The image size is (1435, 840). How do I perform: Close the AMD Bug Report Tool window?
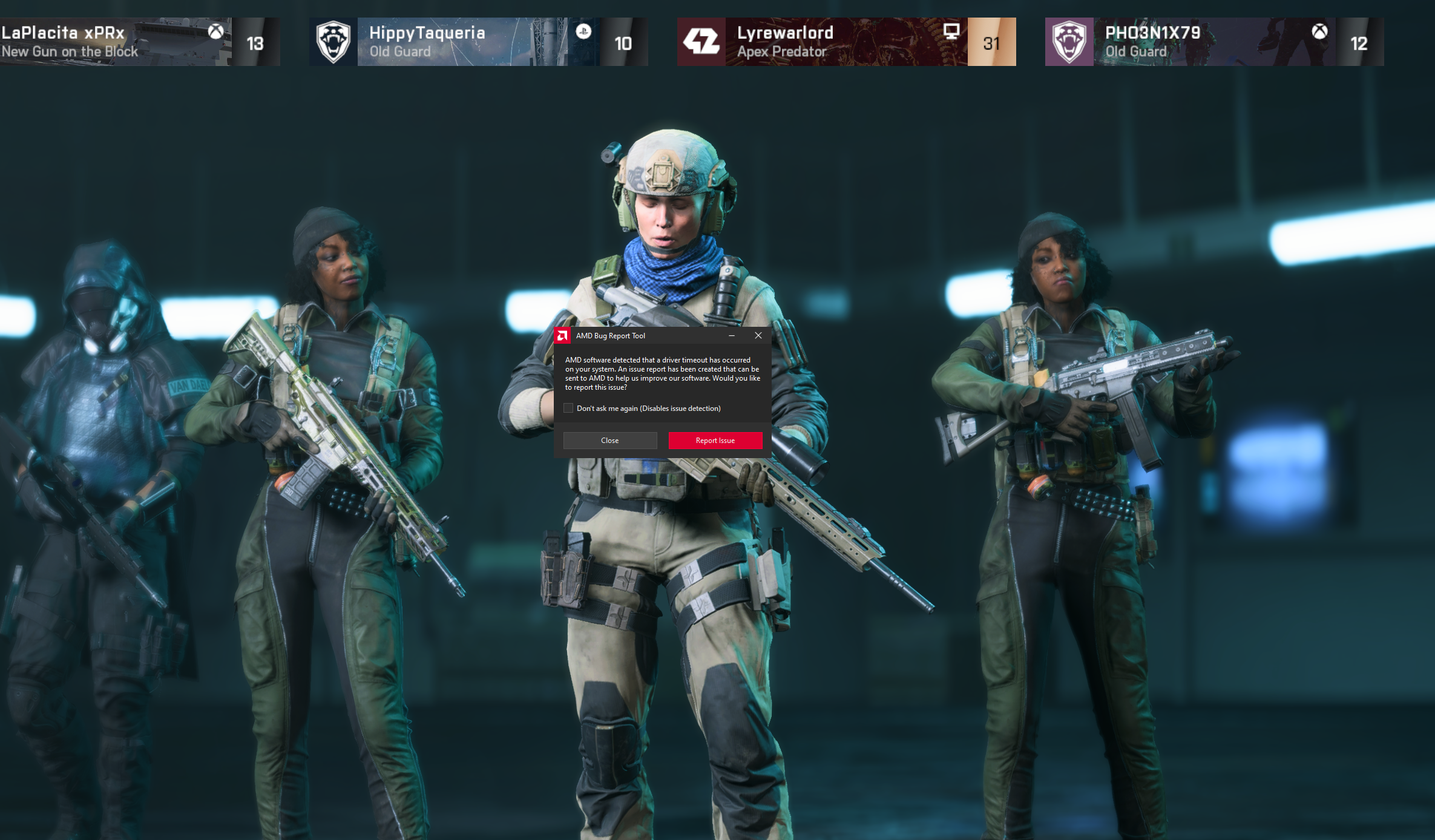[758, 335]
